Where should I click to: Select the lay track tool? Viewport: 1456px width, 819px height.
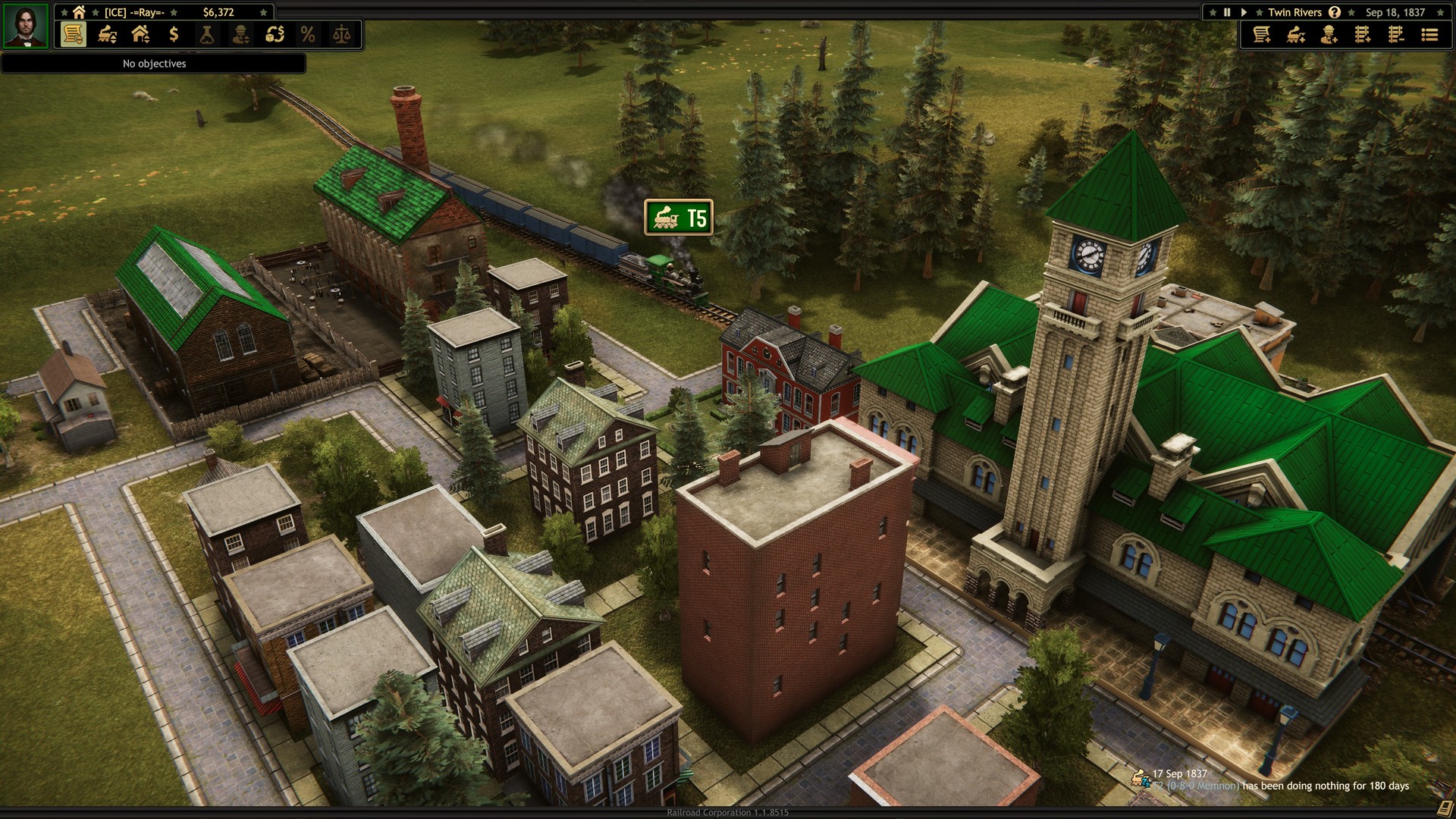tap(1362, 35)
